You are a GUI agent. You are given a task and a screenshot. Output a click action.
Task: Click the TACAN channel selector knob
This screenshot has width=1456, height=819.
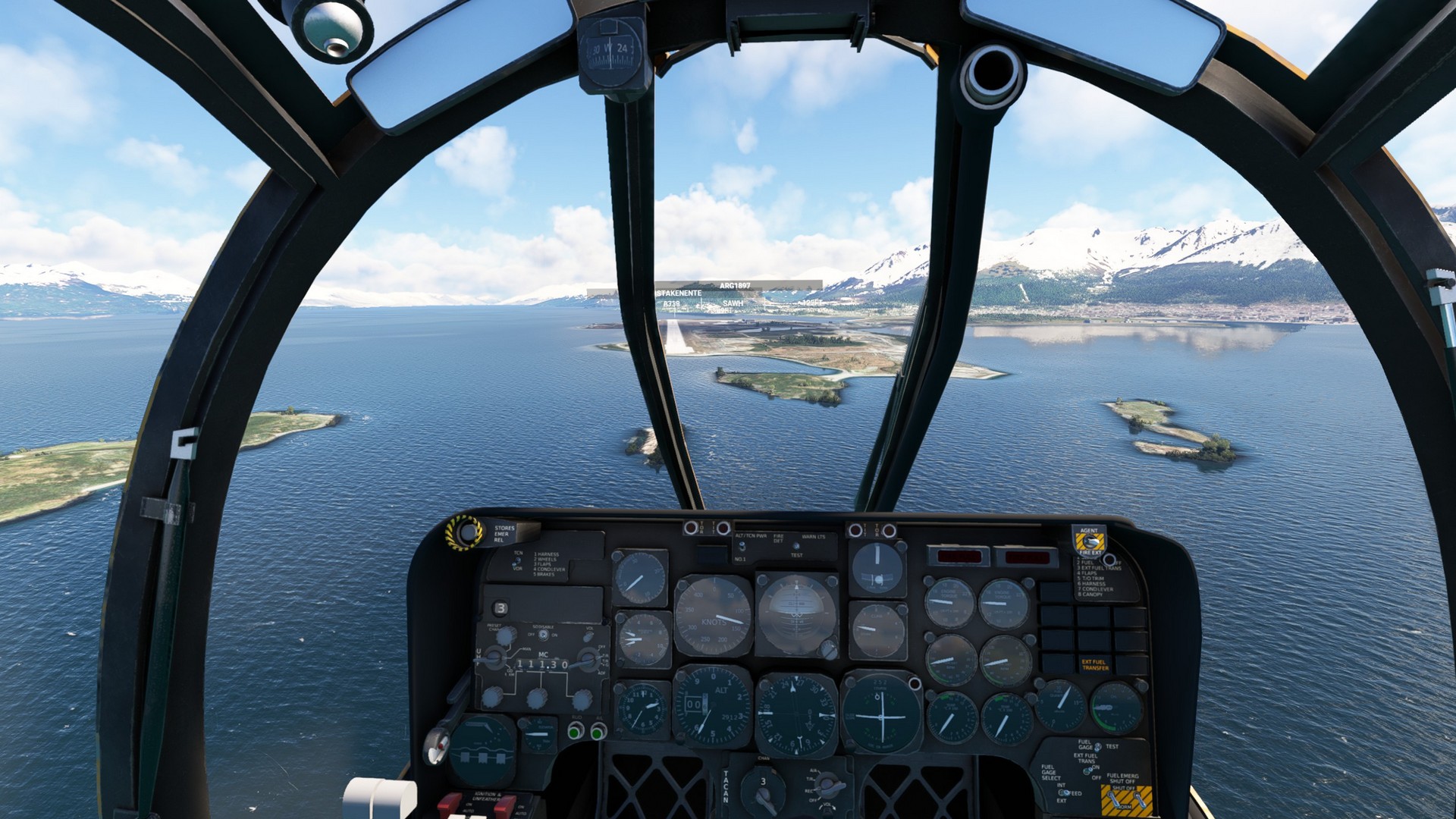pyautogui.click(x=762, y=787)
